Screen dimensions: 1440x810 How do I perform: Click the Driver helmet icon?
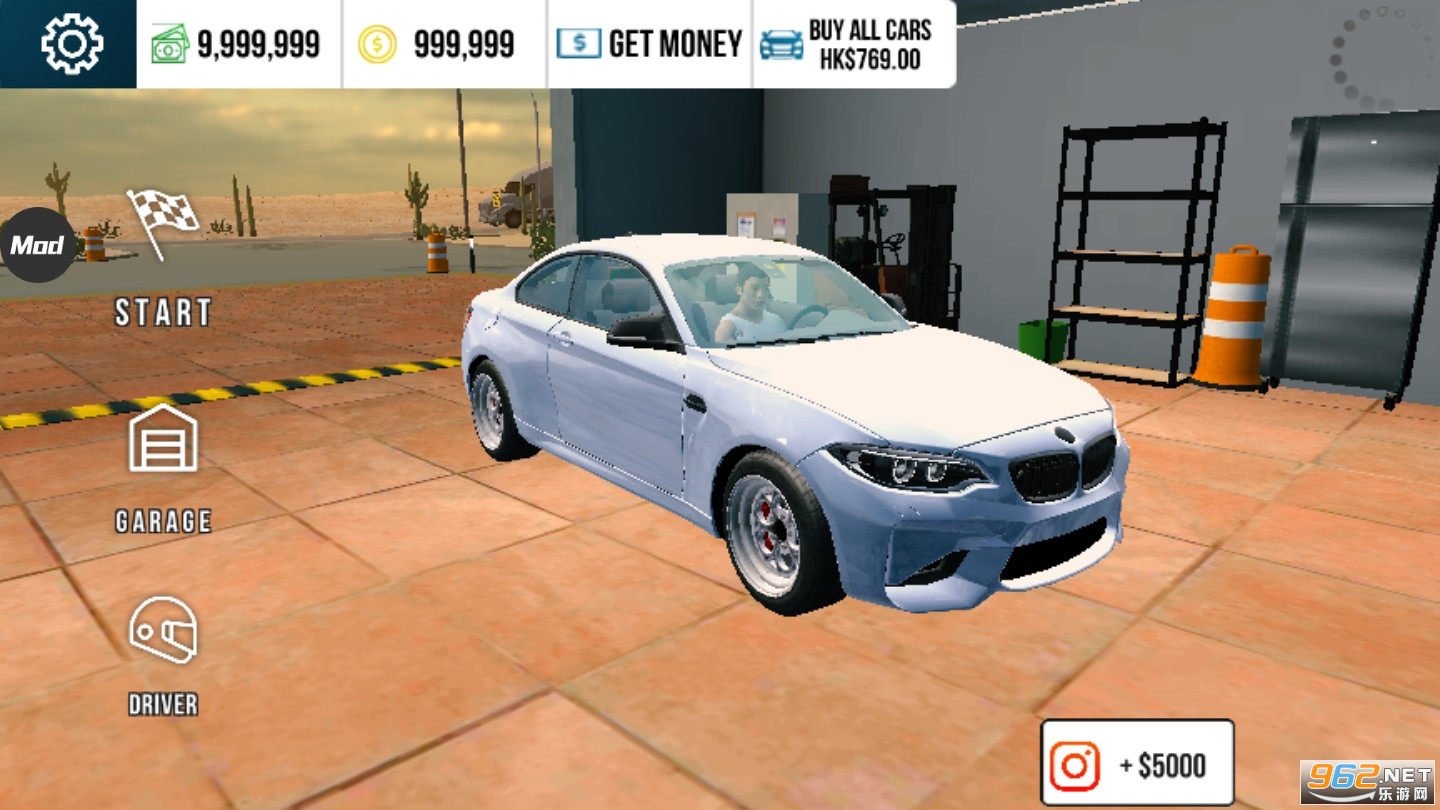pos(162,630)
